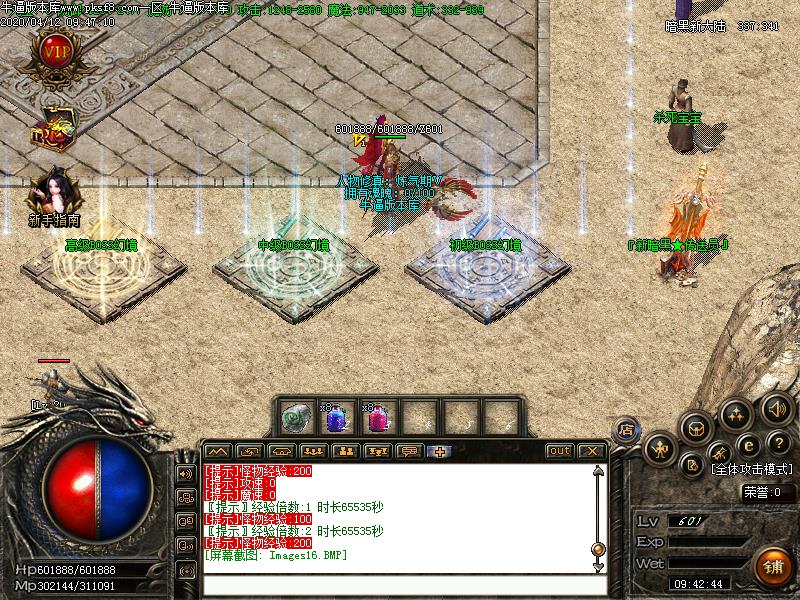
Task: Switch the 全体攻击模式 attack mode label
Action: click(x=753, y=468)
